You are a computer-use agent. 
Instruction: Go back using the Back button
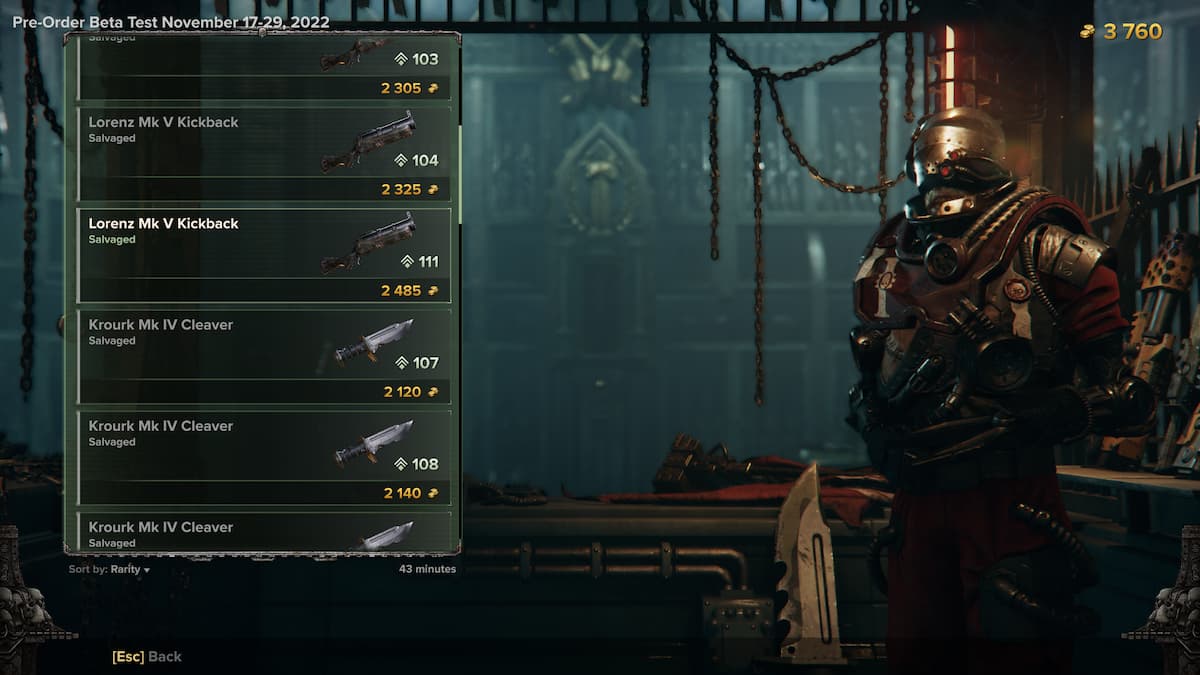point(147,656)
